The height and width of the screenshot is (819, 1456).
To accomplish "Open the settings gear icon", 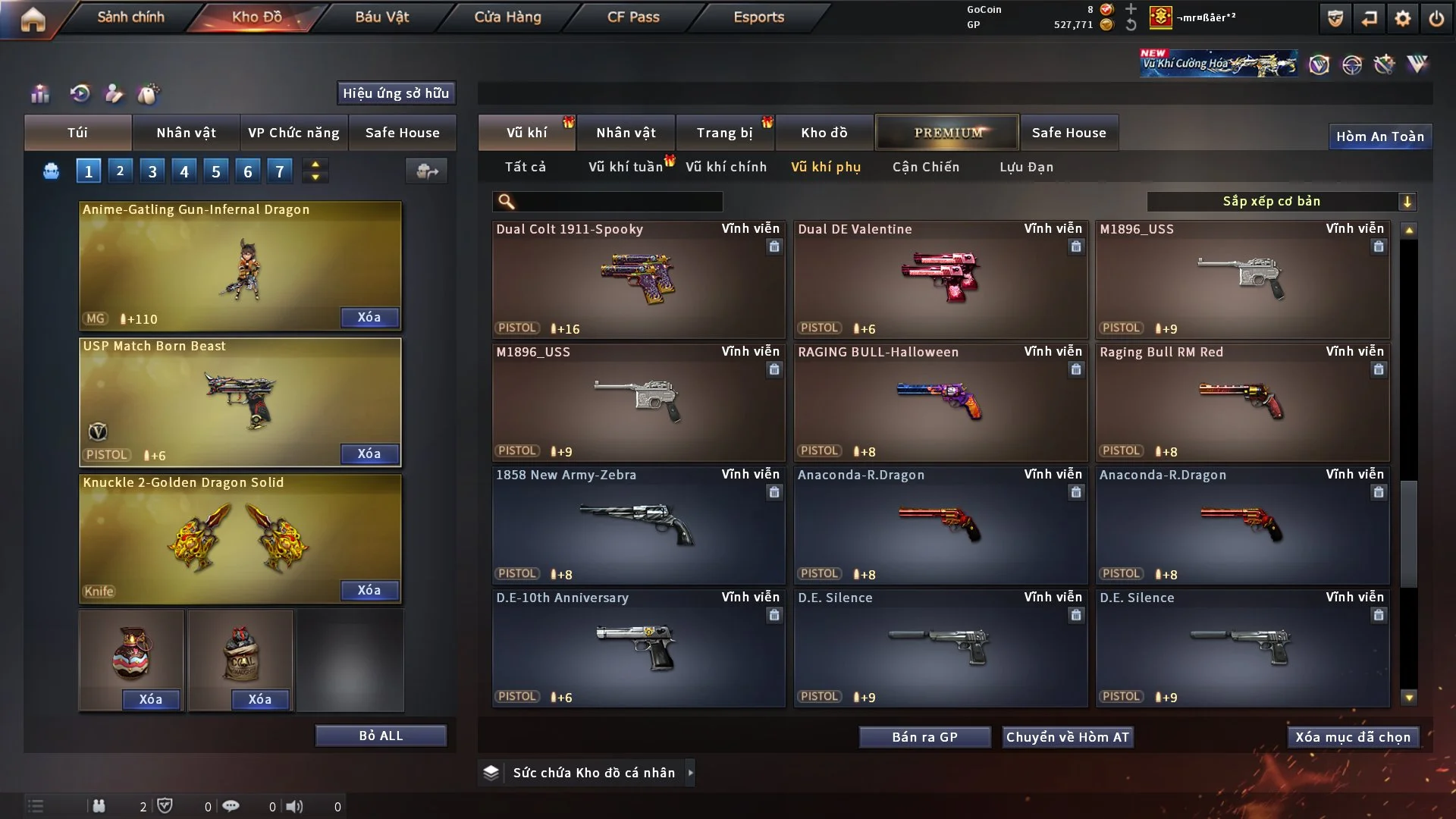I will (1403, 18).
